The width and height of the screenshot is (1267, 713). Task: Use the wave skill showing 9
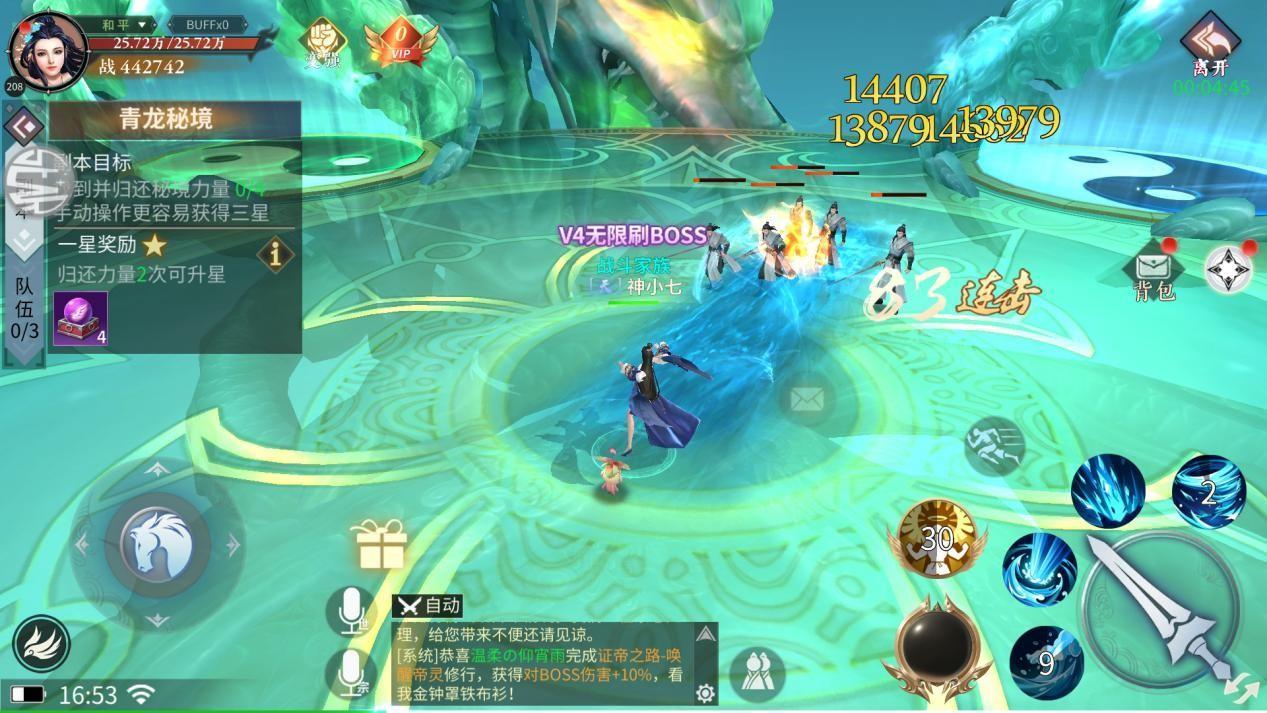(x=1045, y=661)
